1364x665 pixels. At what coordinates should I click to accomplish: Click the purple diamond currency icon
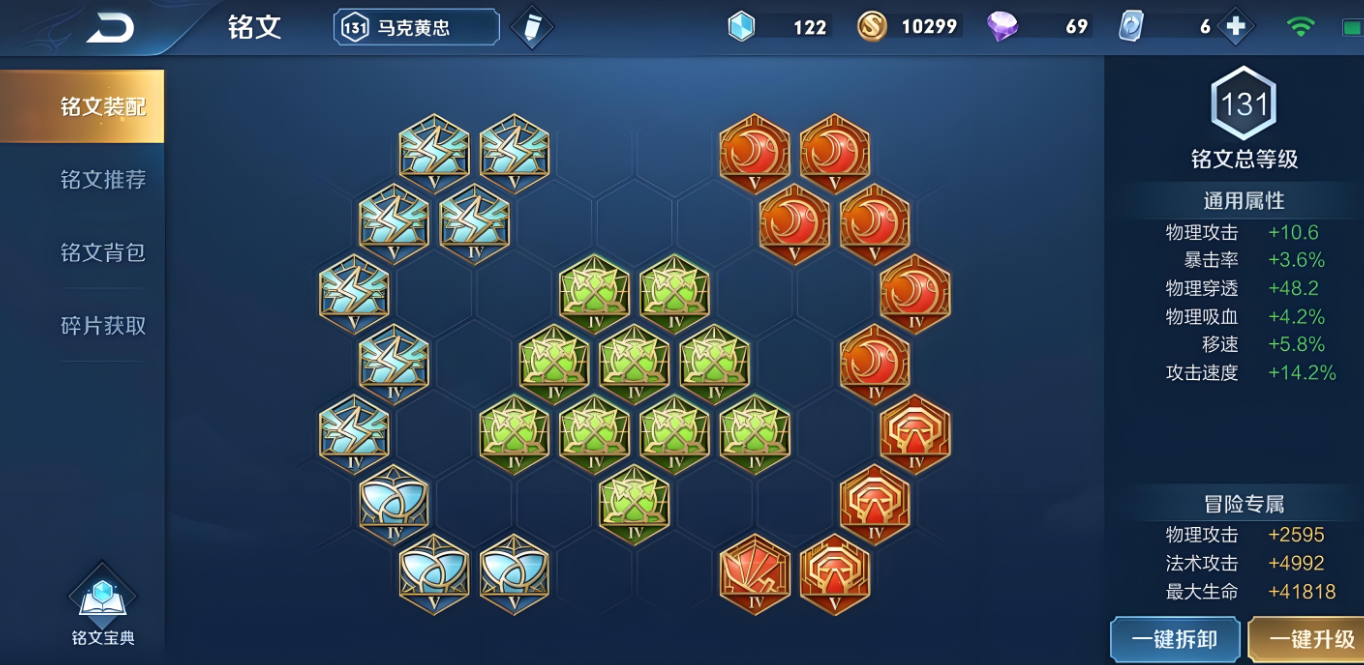pyautogui.click(x=1002, y=27)
